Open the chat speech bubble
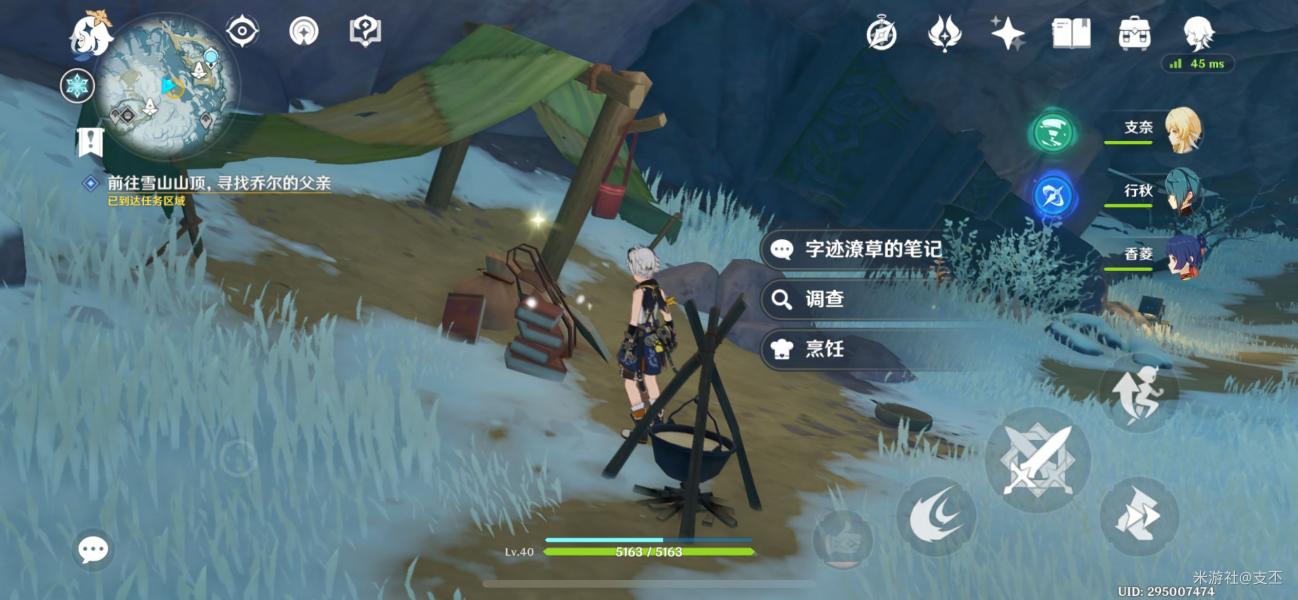Image resolution: width=1298 pixels, height=600 pixels. click(93, 549)
